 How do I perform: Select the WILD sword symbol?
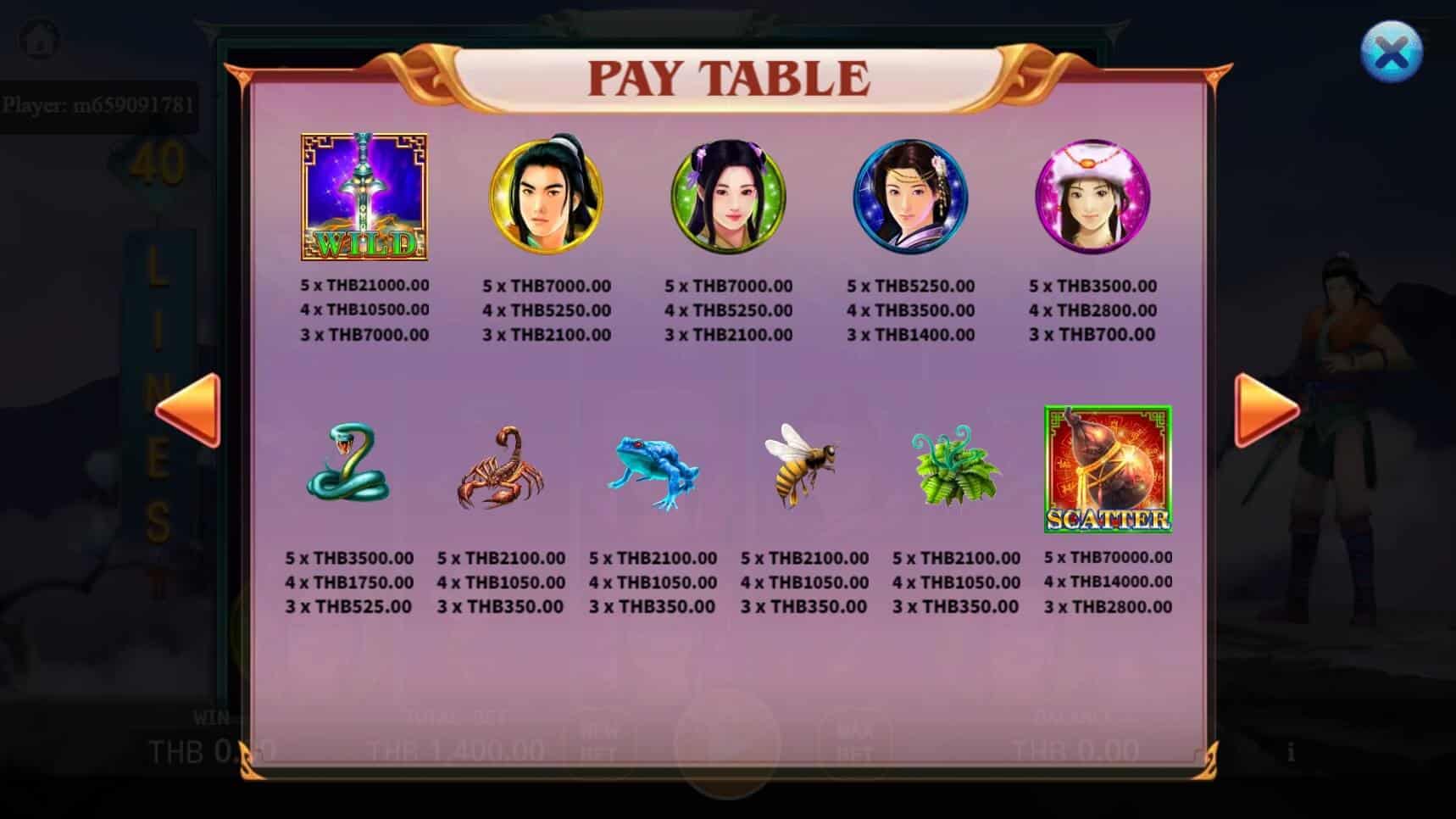coord(364,198)
